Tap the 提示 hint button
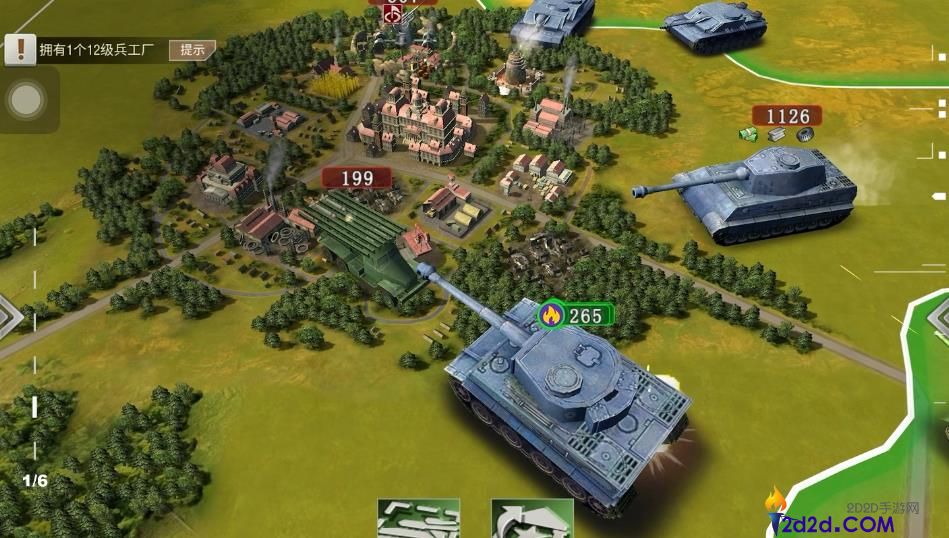Screen dimensions: 949x538 click(x=192, y=49)
